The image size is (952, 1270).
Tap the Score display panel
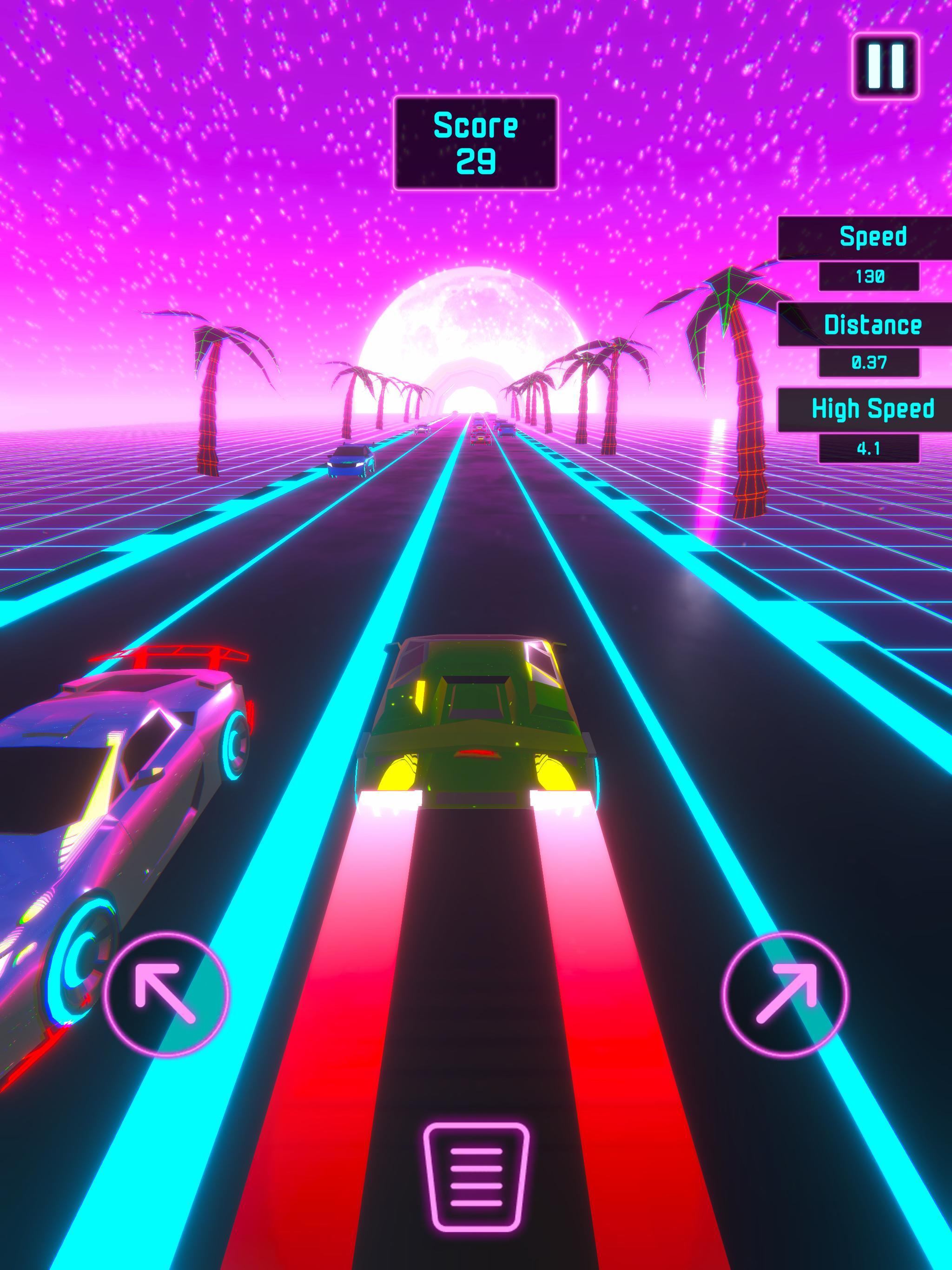click(476, 142)
